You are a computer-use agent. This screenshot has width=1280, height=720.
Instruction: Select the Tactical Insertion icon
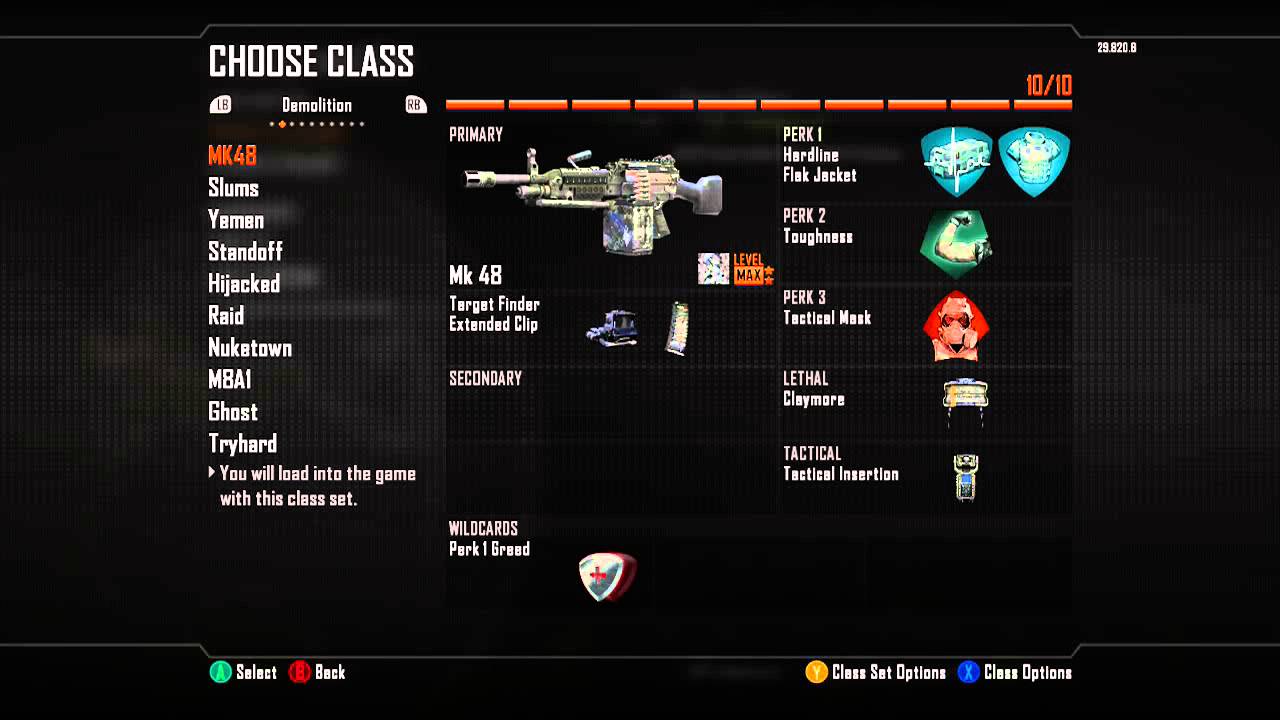(965, 476)
